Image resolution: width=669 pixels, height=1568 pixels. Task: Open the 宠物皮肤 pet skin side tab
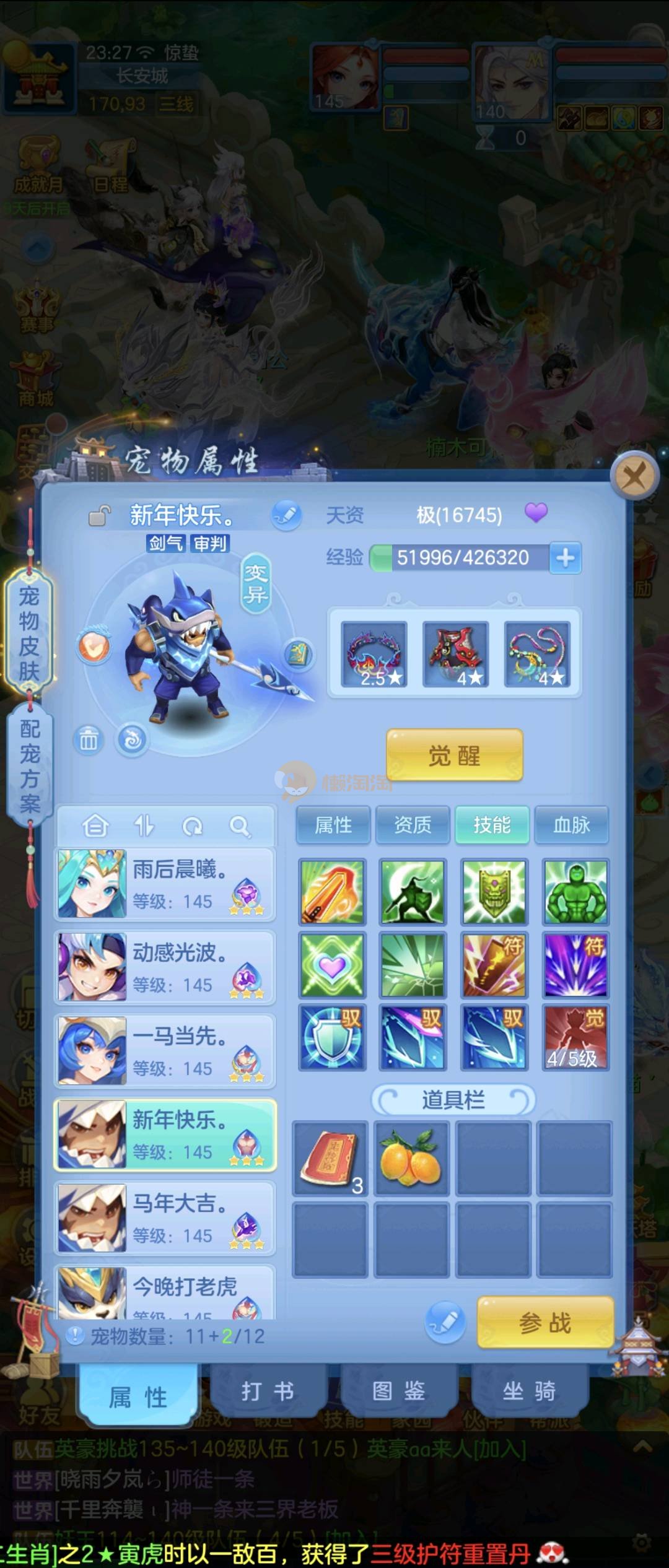click(29, 634)
